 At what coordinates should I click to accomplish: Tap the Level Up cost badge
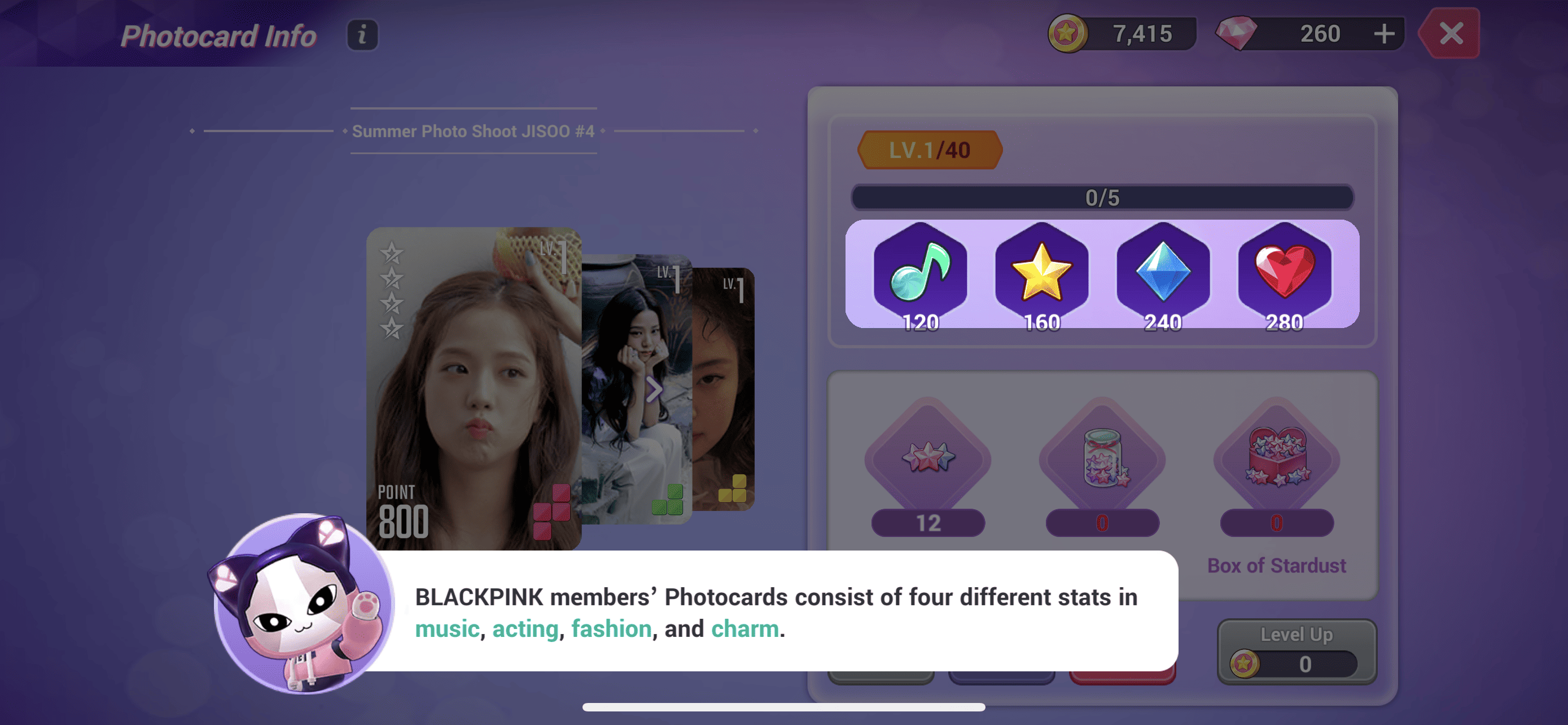click(x=1297, y=665)
